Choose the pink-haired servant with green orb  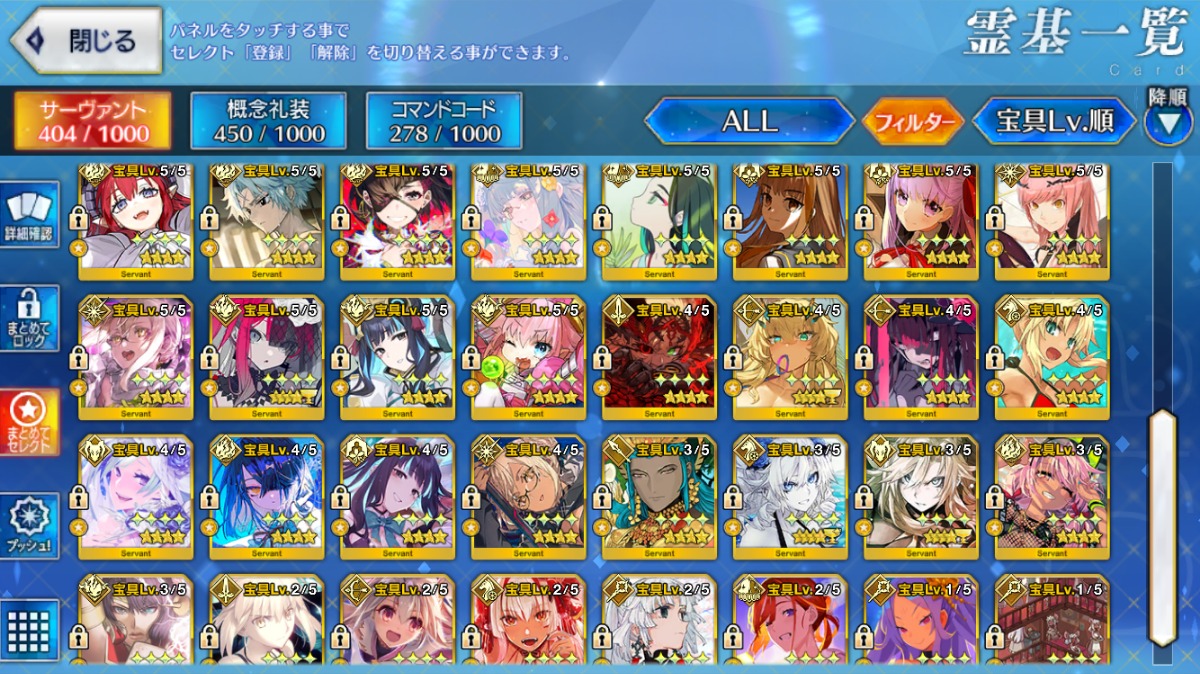click(528, 357)
